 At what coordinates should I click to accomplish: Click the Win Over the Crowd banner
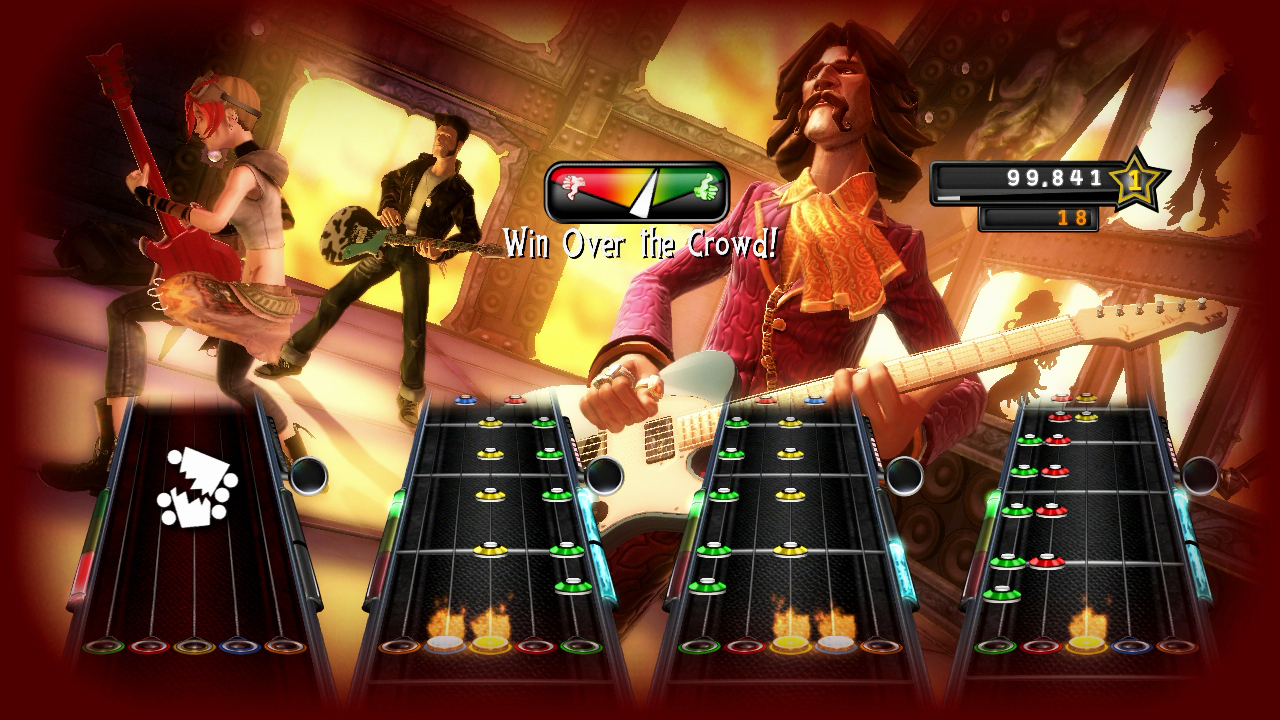pos(640,240)
